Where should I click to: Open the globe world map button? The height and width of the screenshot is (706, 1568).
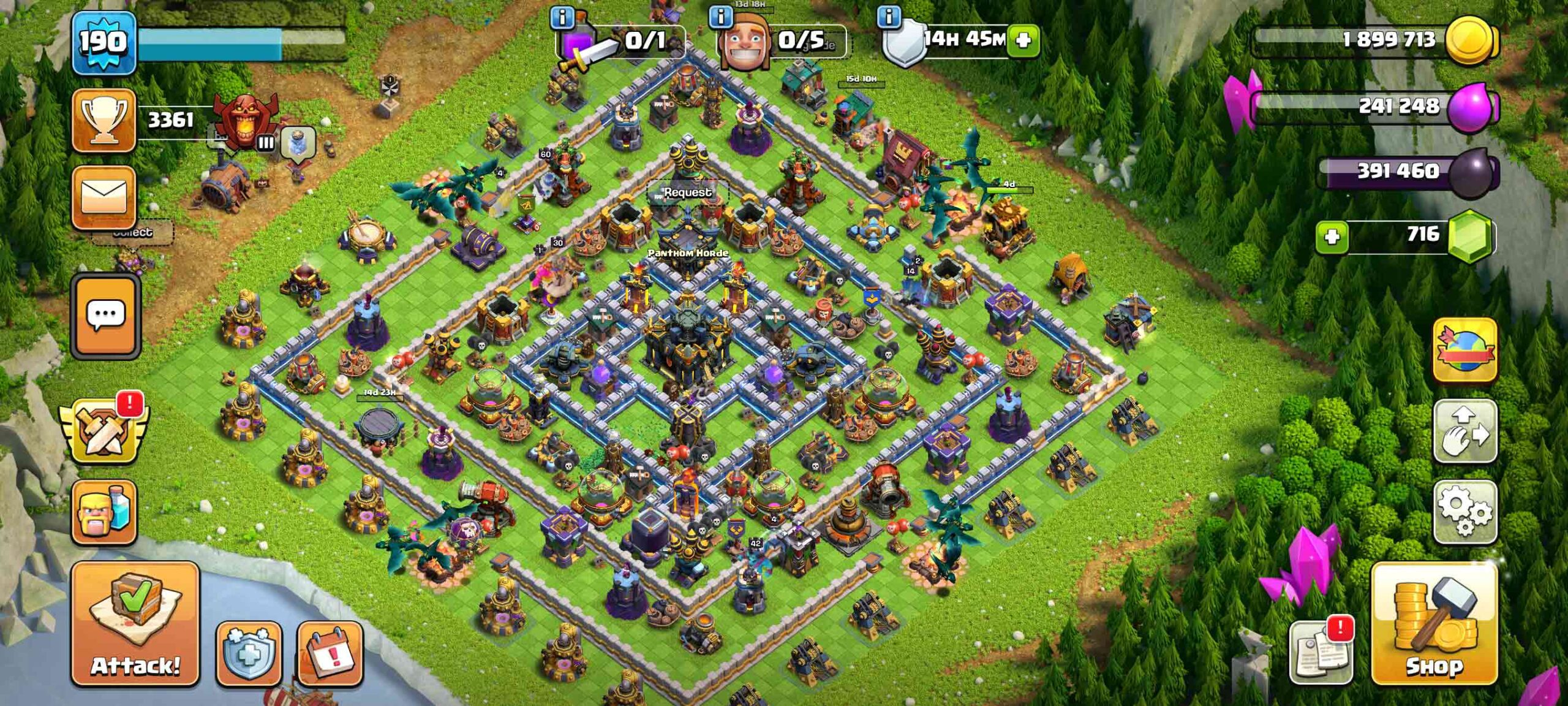coord(1464,351)
